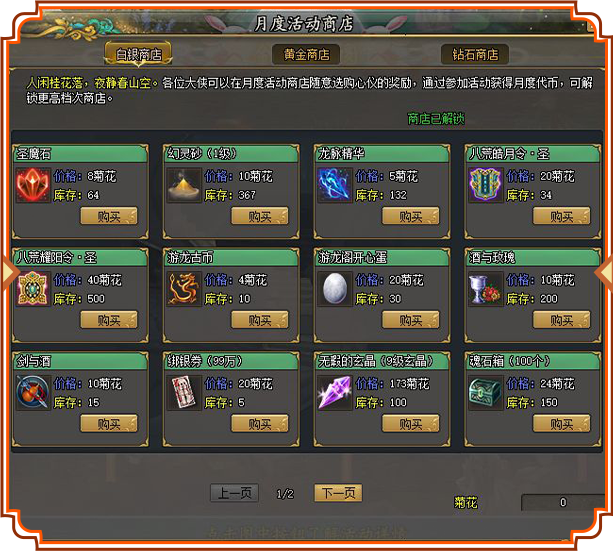The height and width of the screenshot is (551, 613).
Task: Purchase 幻灵砂 (1级)
Action: click(x=259, y=216)
